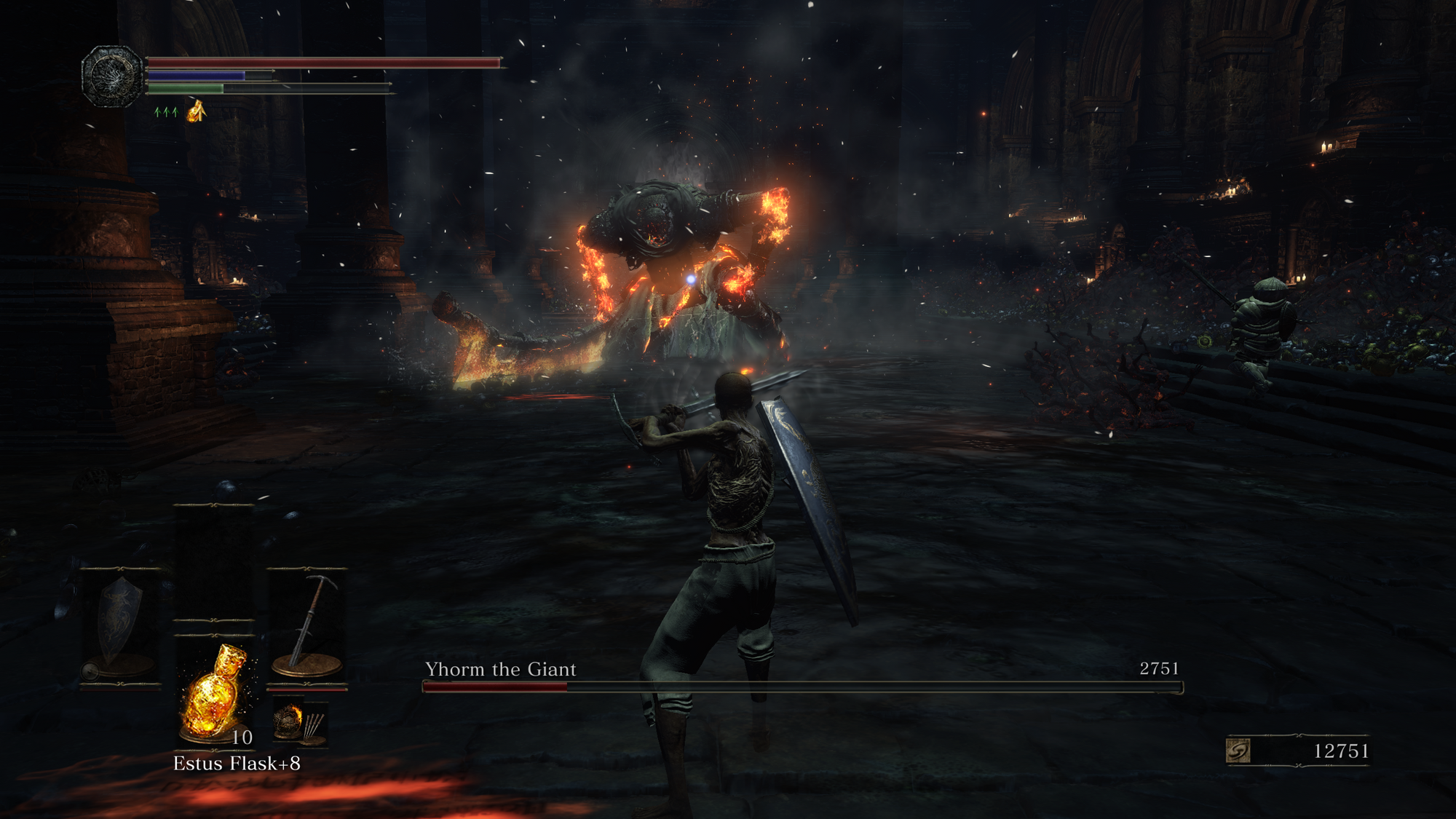Select the firebomb secondary item icon
Image resolution: width=1456 pixels, height=819 pixels.
click(x=288, y=721)
